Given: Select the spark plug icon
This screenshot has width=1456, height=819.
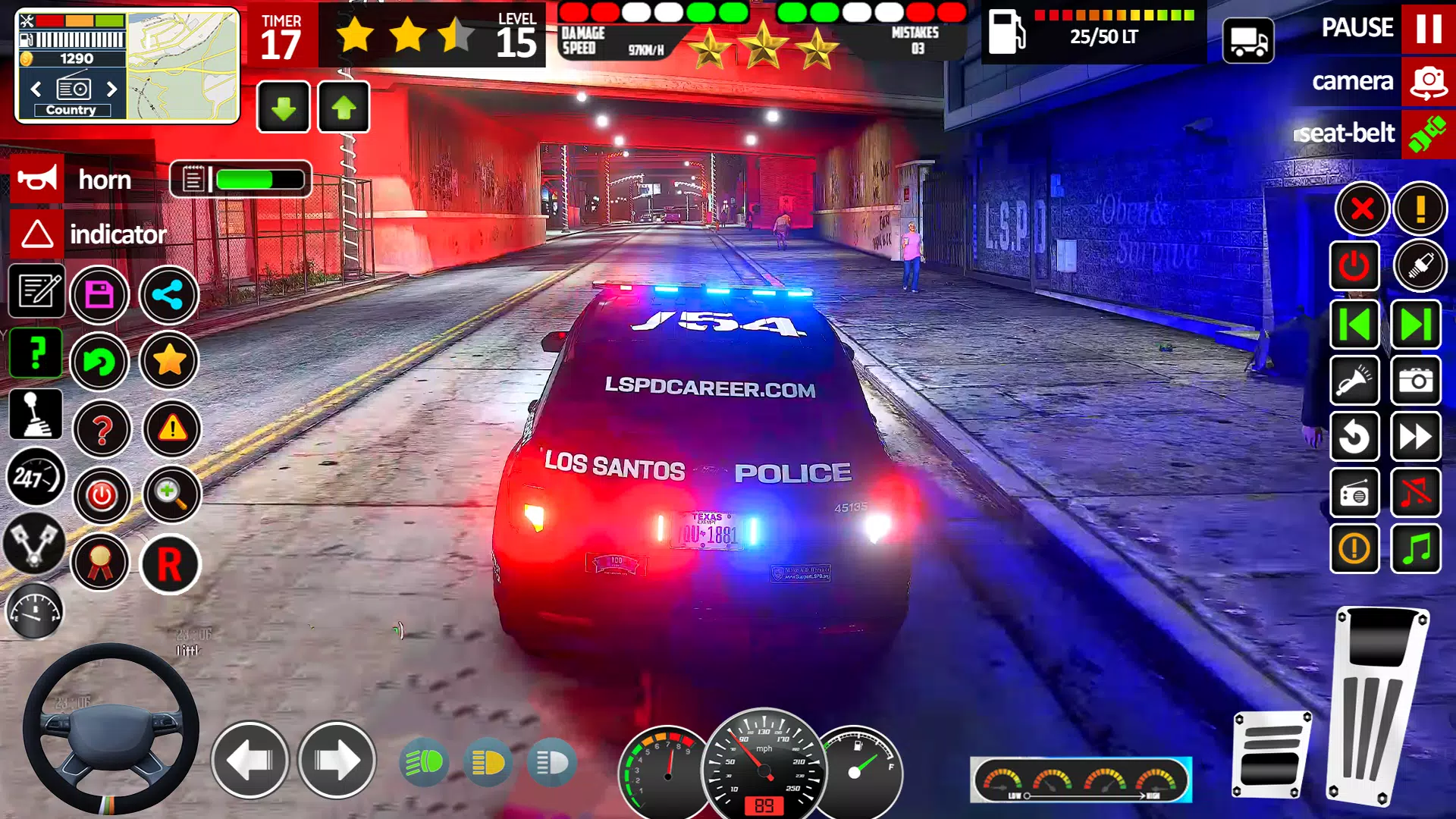Looking at the screenshot, I should 1417,266.
